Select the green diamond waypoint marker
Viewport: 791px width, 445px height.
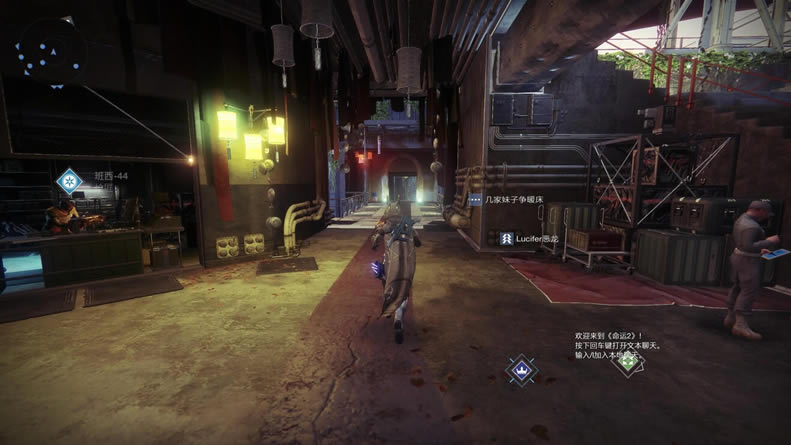[627, 361]
